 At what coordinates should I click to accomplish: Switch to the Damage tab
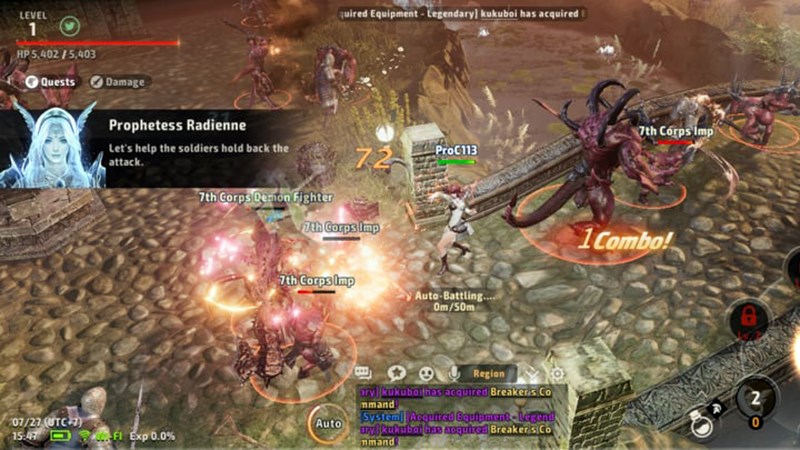(118, 82)
